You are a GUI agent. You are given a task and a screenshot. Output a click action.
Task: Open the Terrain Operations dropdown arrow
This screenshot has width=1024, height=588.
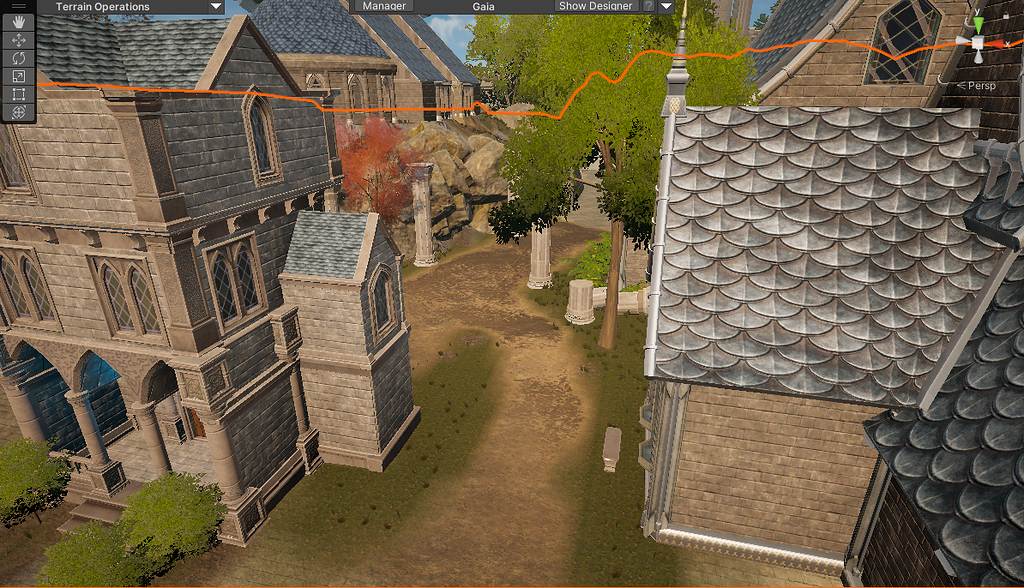pyautogui.click(x=216, y=6)
